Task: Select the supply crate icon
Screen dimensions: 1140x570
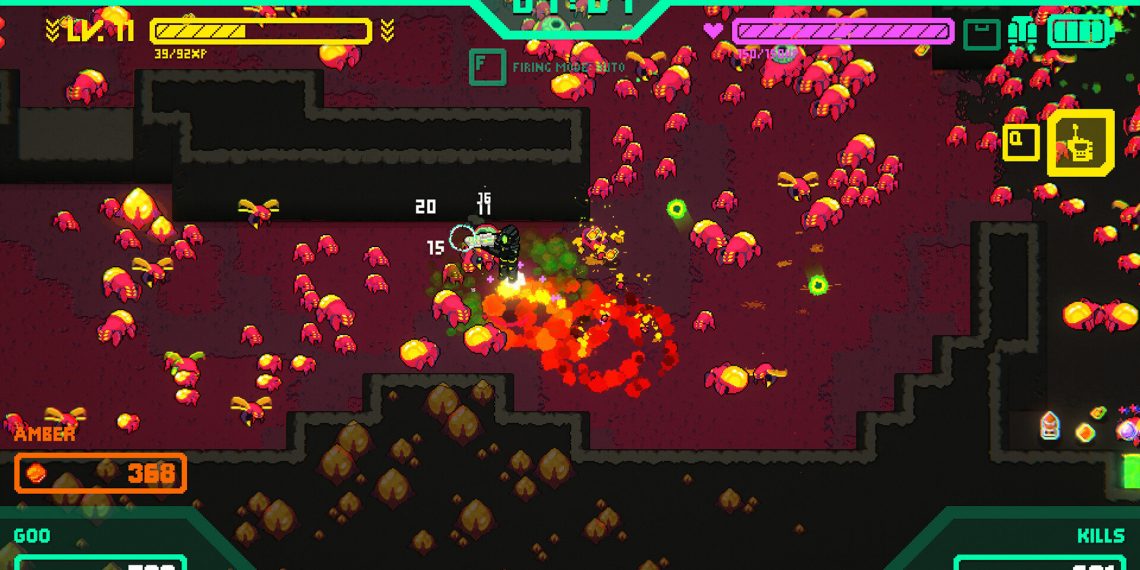Action: [981, 35]
